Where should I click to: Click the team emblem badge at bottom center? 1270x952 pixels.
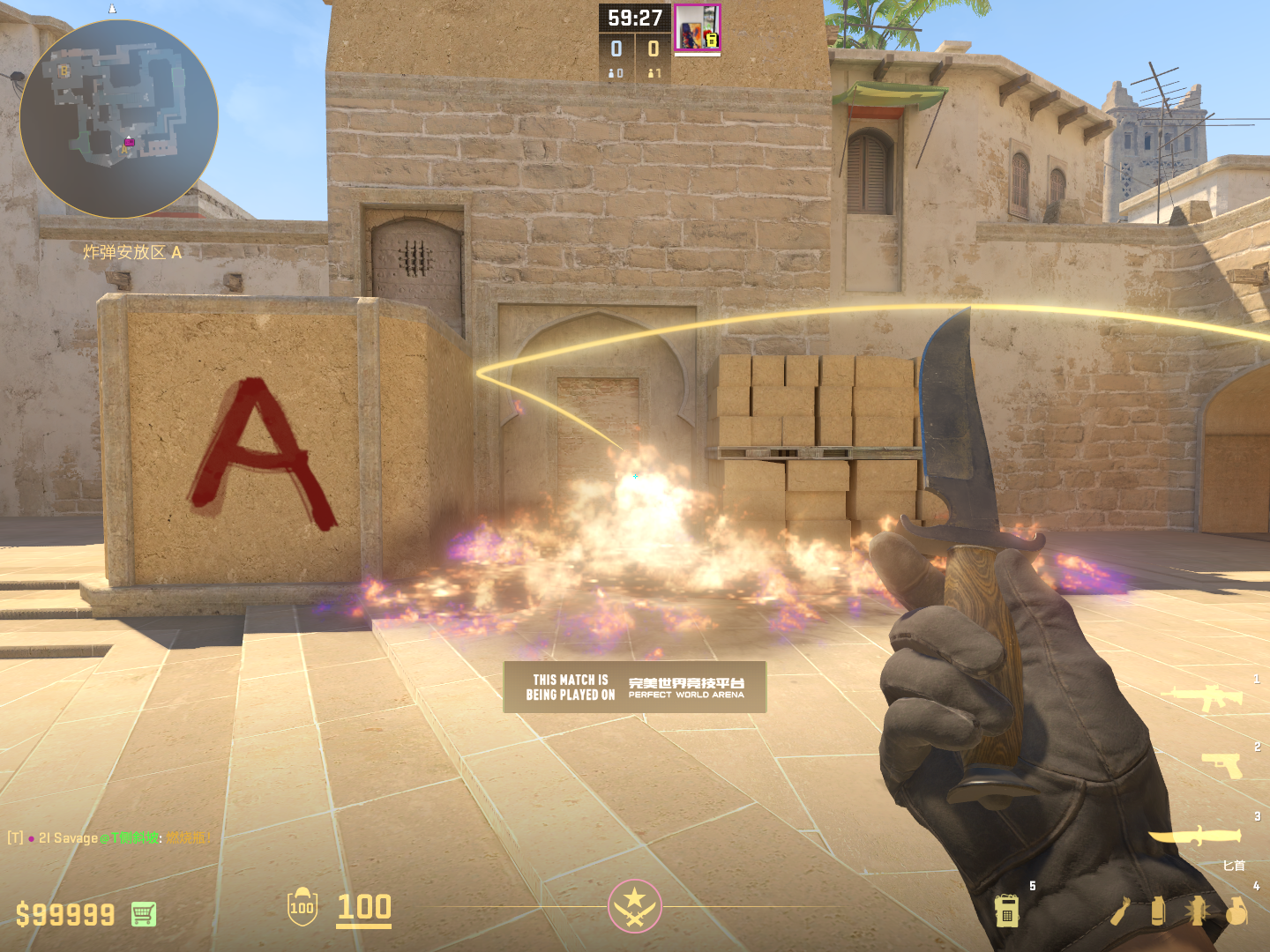click(x=634, y=906)
